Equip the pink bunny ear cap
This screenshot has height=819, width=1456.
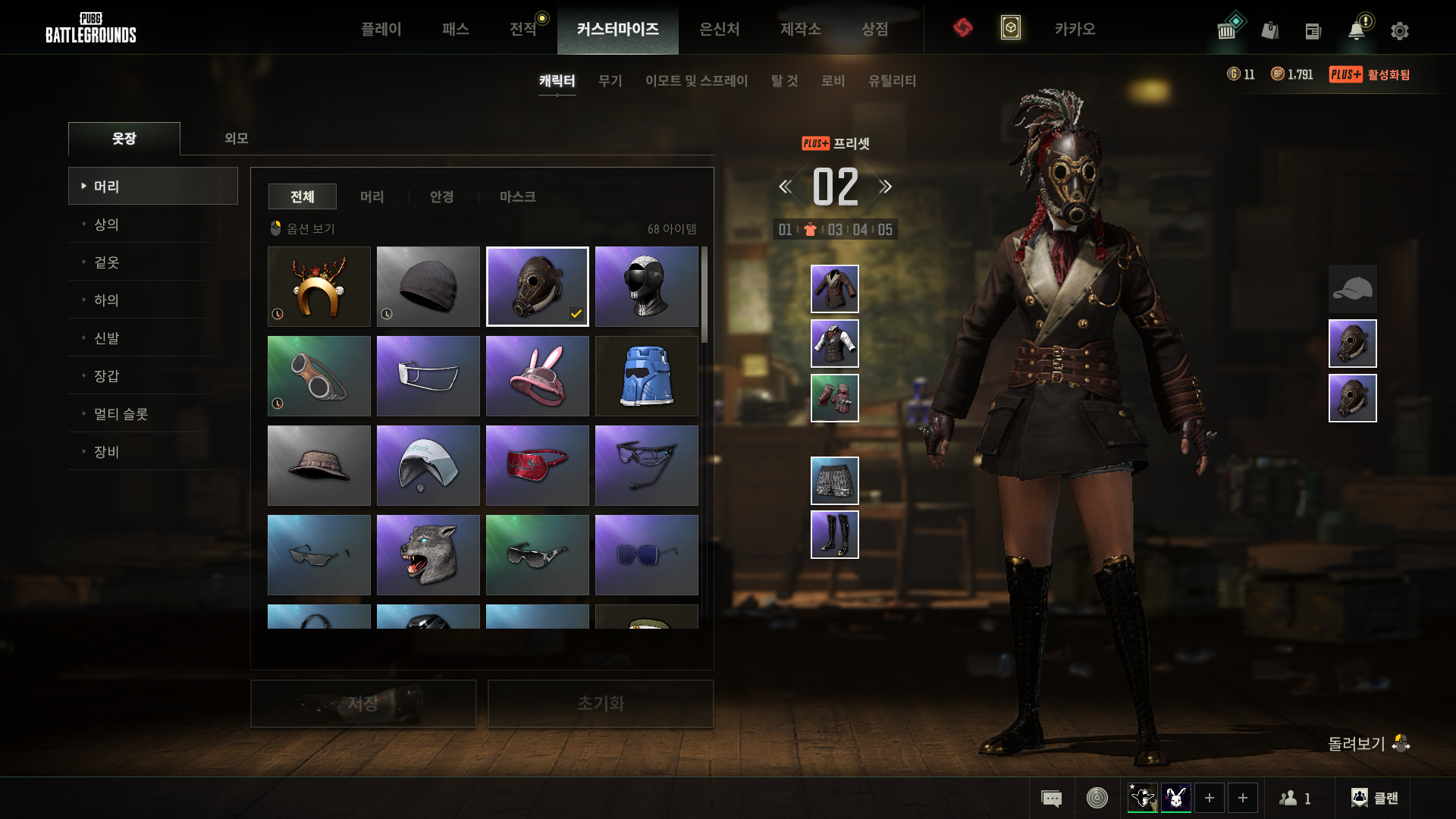(538, 376)
